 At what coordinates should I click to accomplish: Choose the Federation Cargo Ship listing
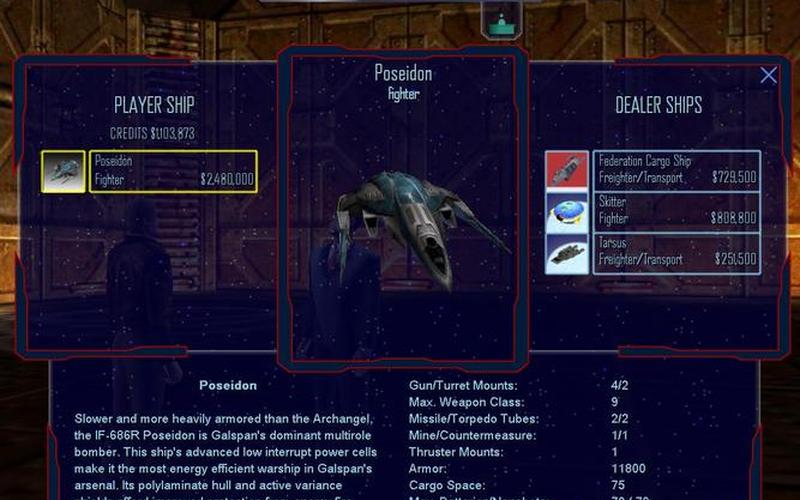[x=677, y=169]
